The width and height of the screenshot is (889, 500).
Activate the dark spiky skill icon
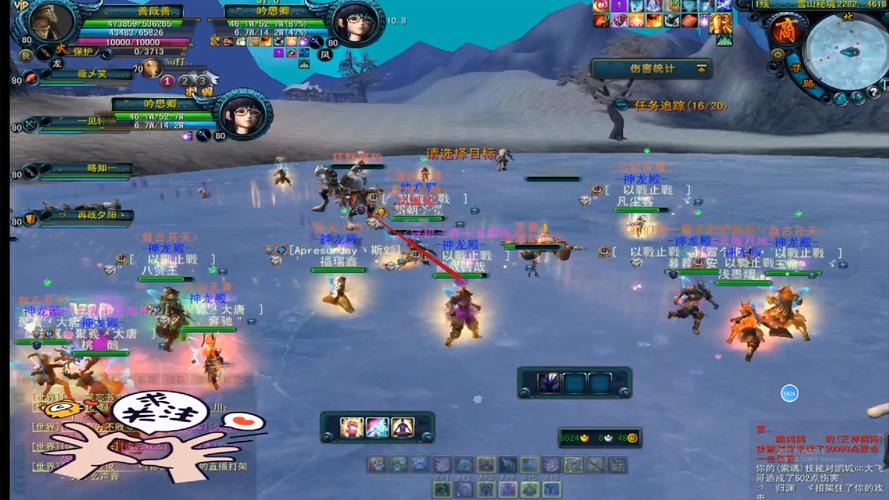pyautogui.click(x=548, y=383)
